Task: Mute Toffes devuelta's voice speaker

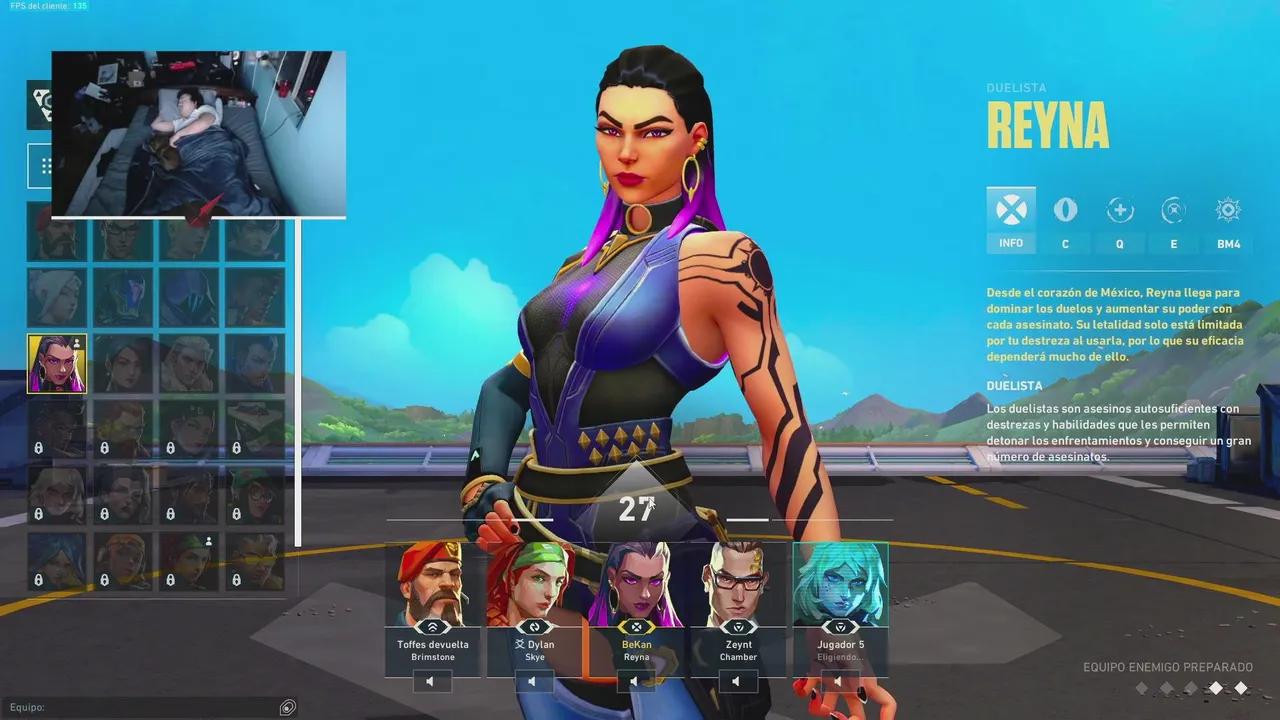Action: point(430,681)
